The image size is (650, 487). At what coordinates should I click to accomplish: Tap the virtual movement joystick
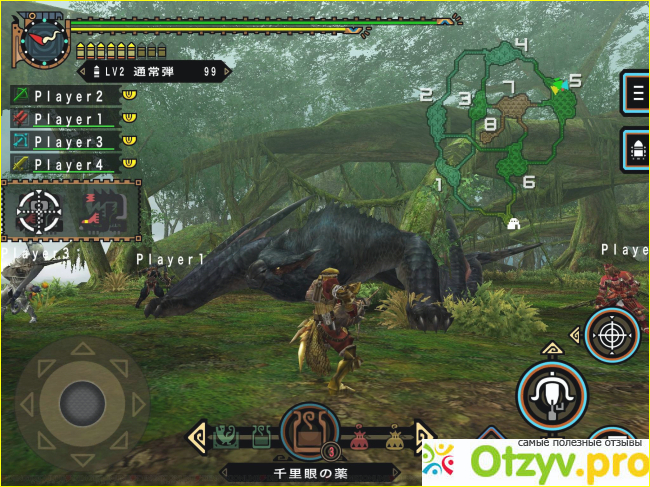tap(82, 403)
